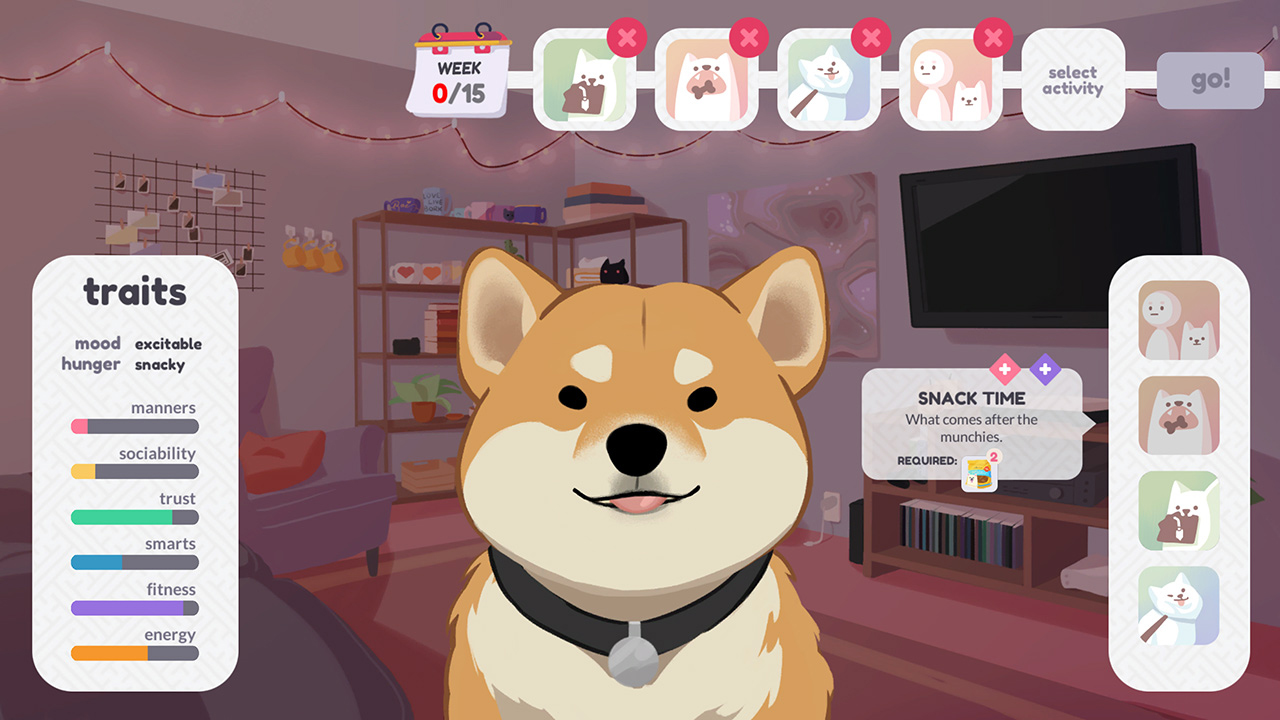Select the winking dog slot in the activity queue

coord(829,78)
